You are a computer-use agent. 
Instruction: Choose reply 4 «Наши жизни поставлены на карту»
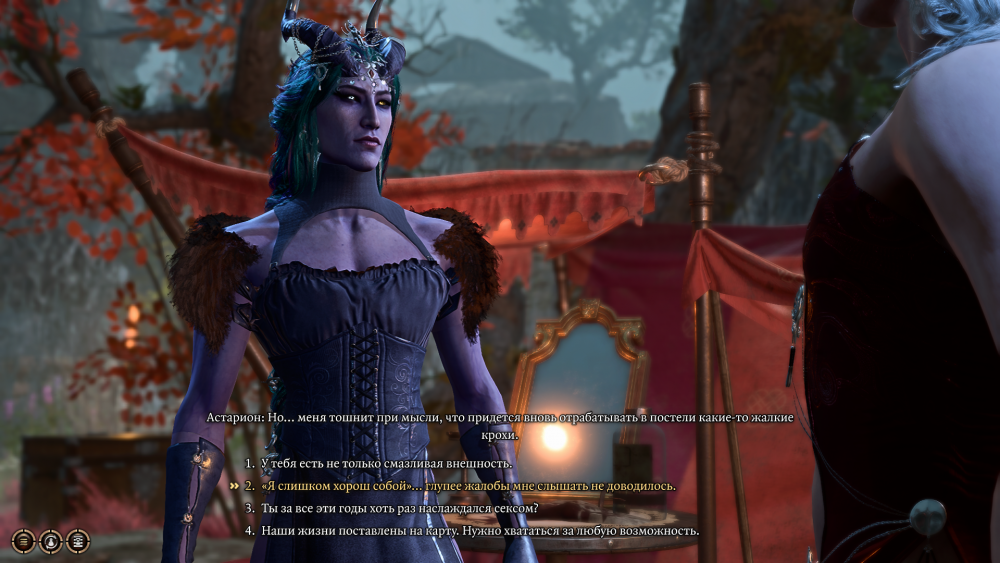coord(480,530)
